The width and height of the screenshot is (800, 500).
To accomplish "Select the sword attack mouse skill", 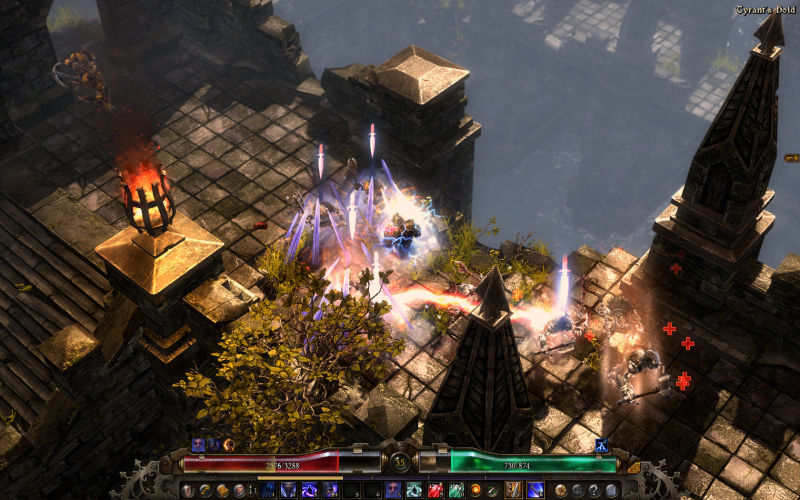I will (513, 489).
